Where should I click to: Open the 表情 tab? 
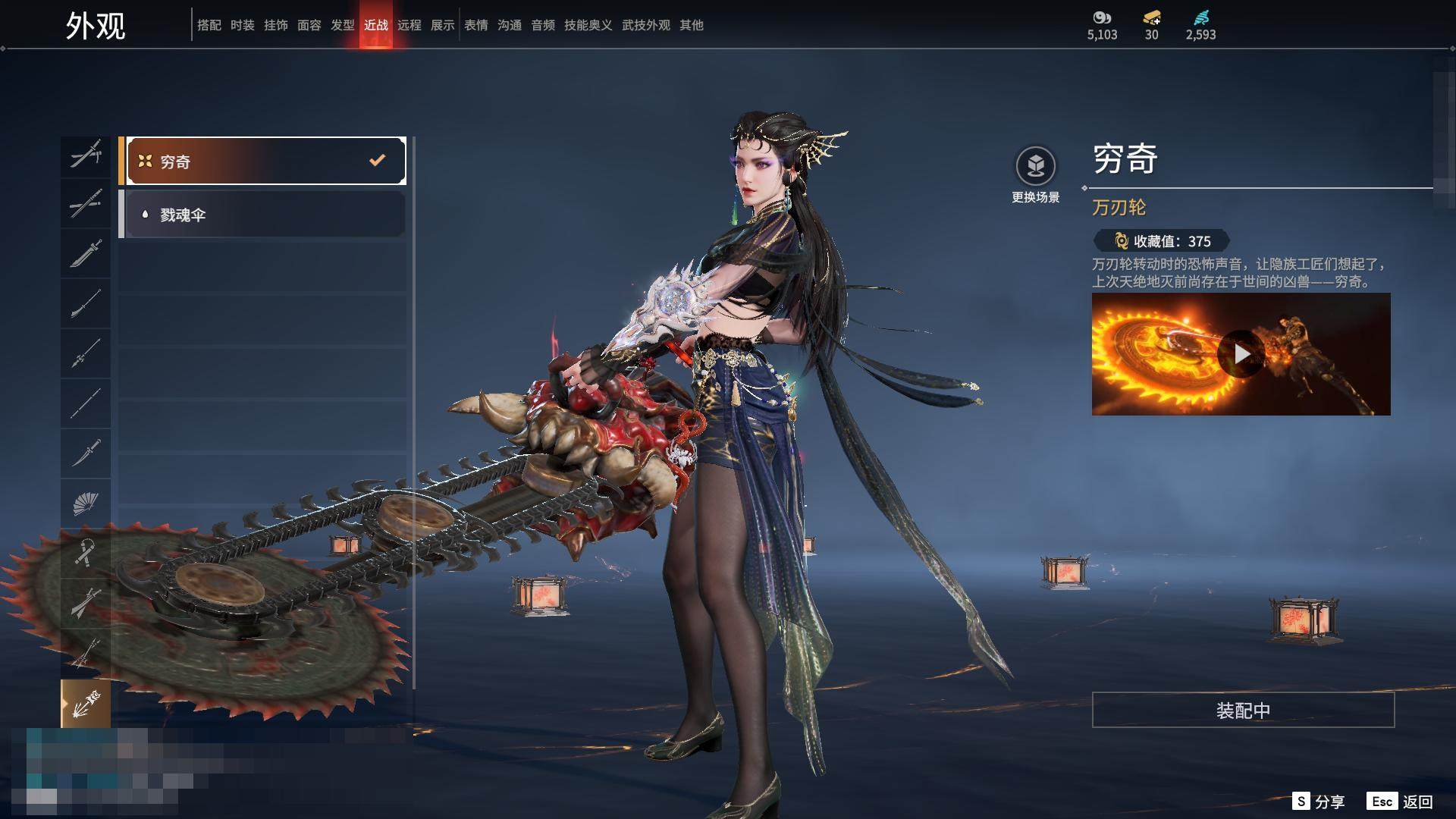click(475, 25)
